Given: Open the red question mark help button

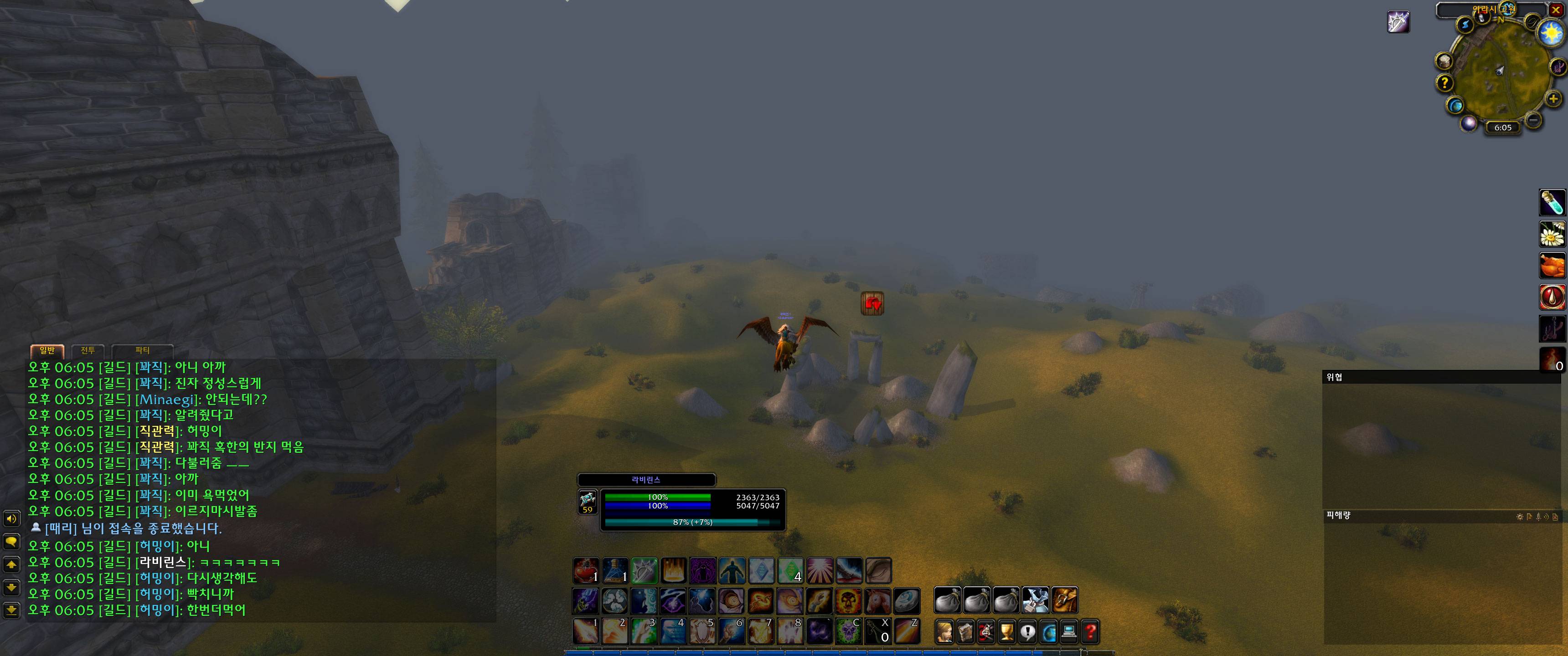Looking at the screenshot, I should pos(1090,632).
